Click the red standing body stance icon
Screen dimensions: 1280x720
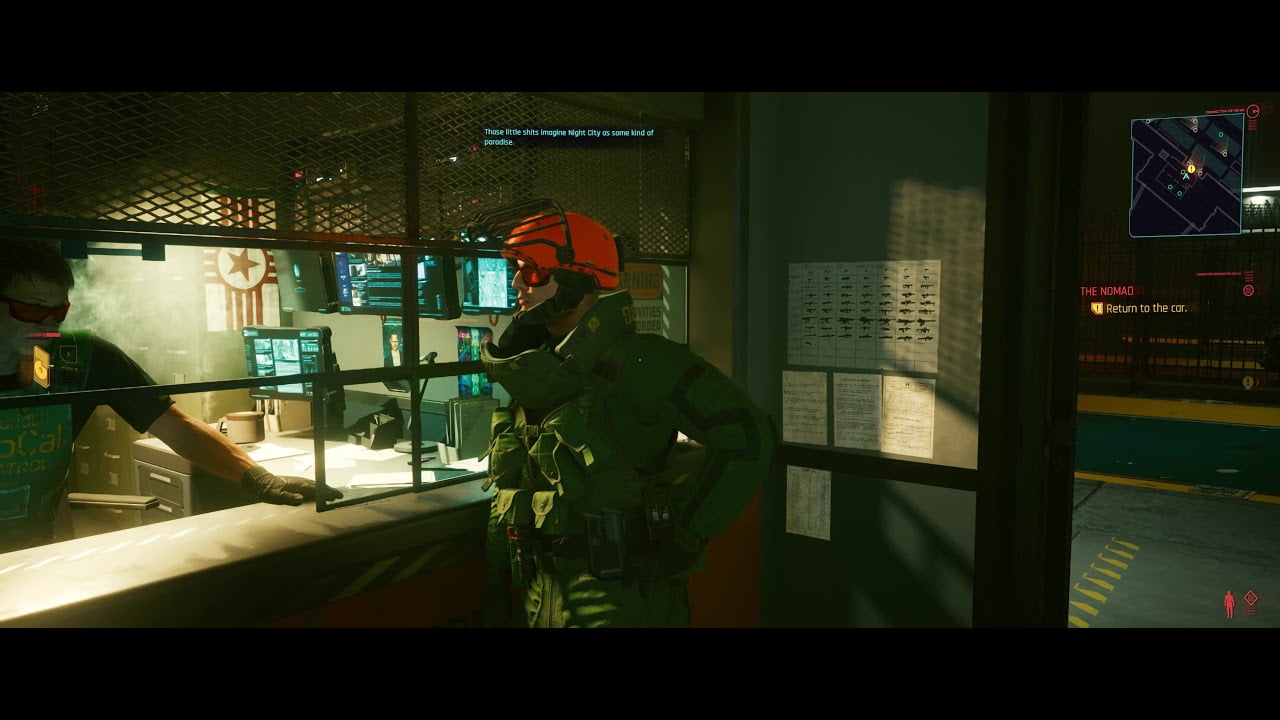click(1229, 604)
